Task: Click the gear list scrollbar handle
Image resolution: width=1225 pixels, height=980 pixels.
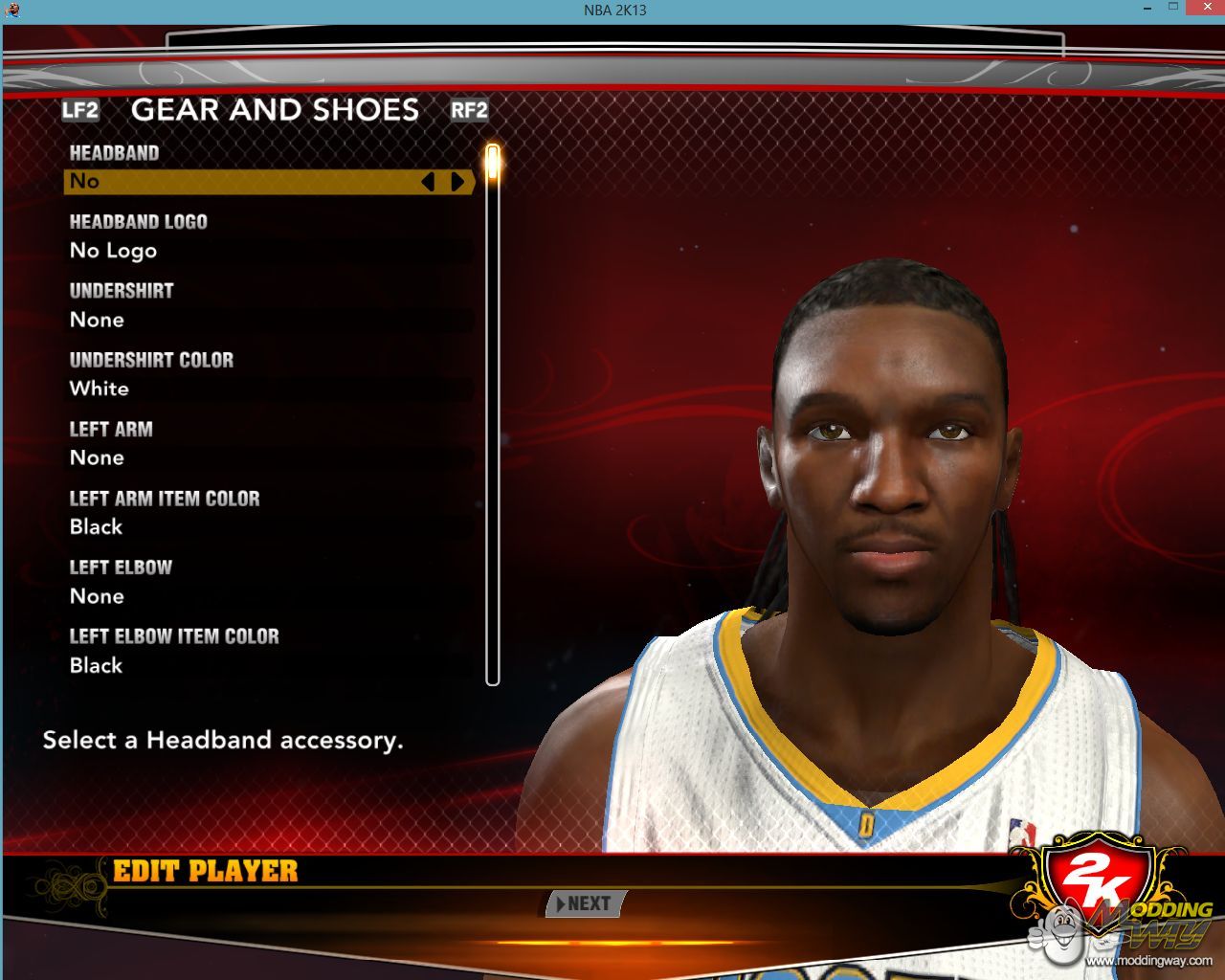Action: point(493,163)
